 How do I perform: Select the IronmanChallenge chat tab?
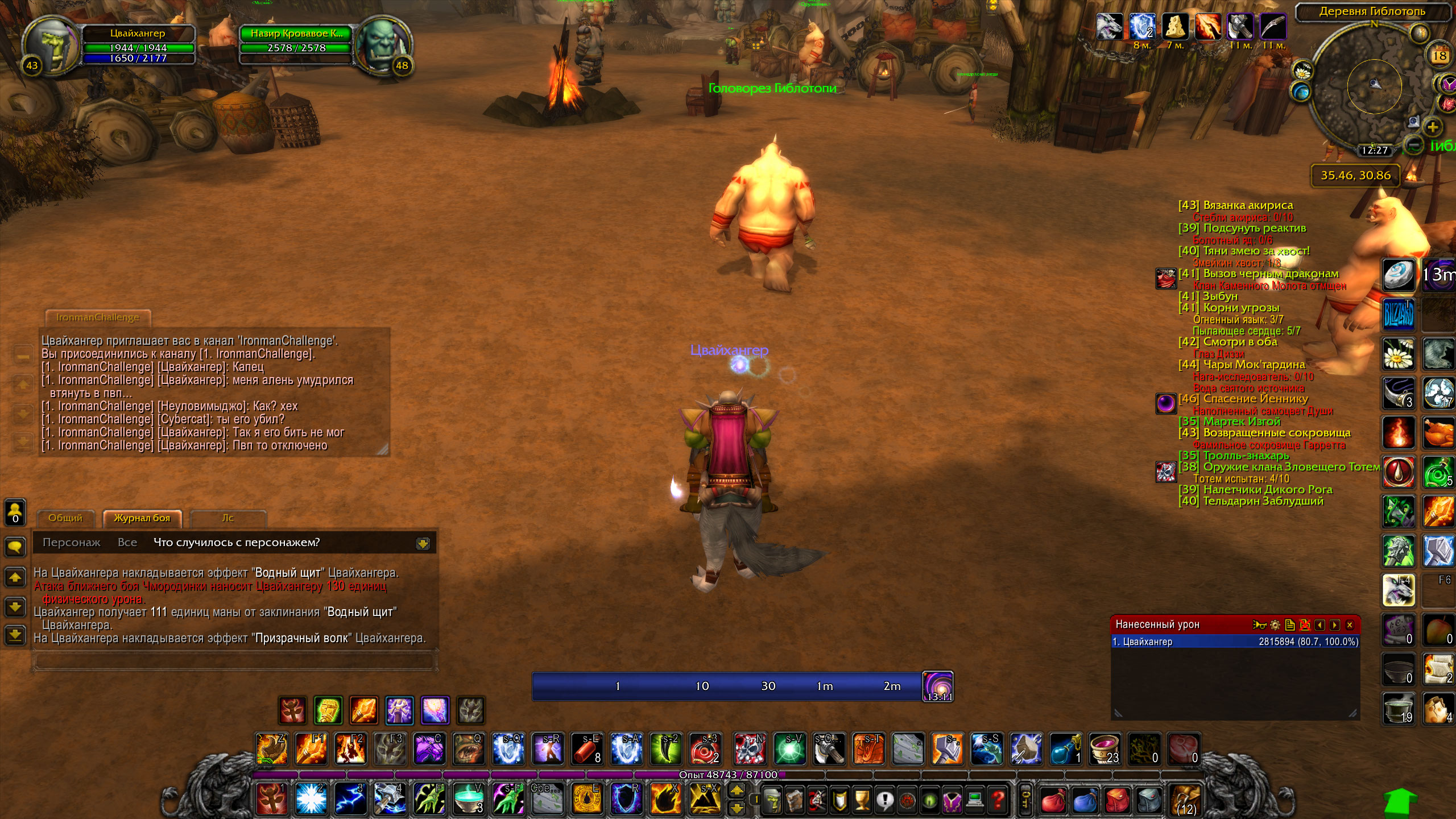click(x=98, y=317)
